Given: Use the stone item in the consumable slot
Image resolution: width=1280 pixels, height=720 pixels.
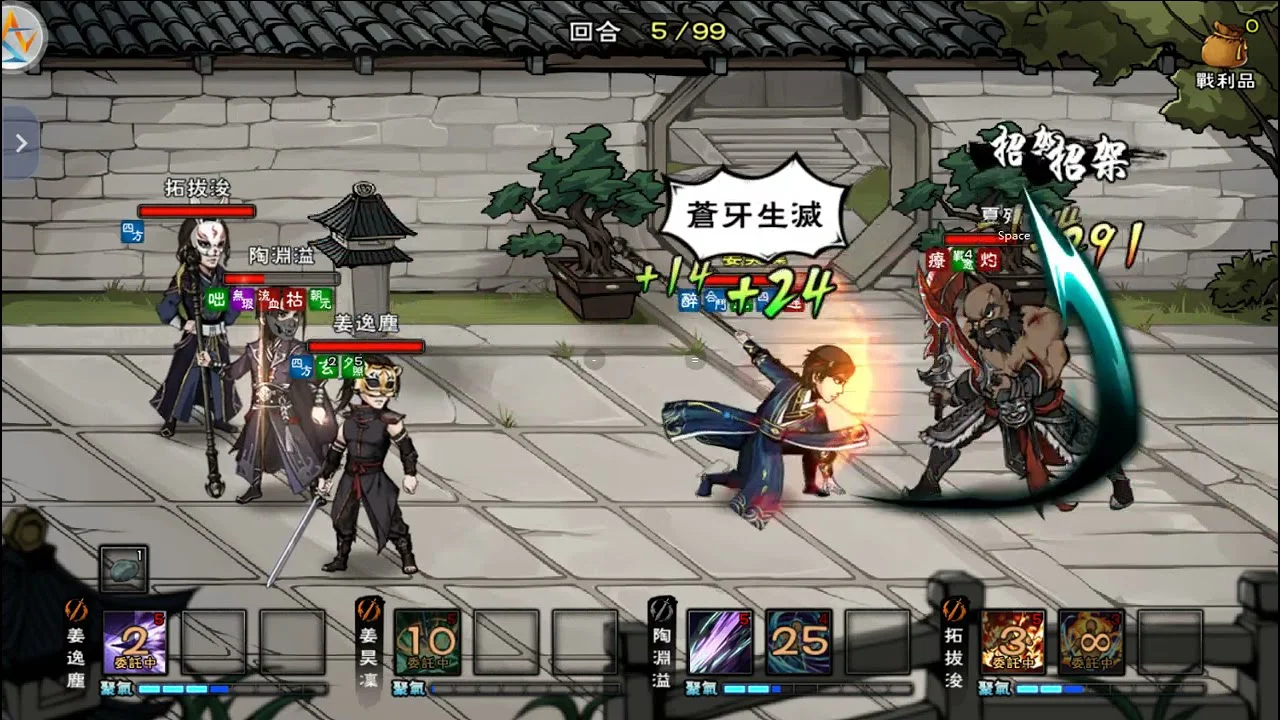Looking at the screenshot, I should tap(125, 571).
